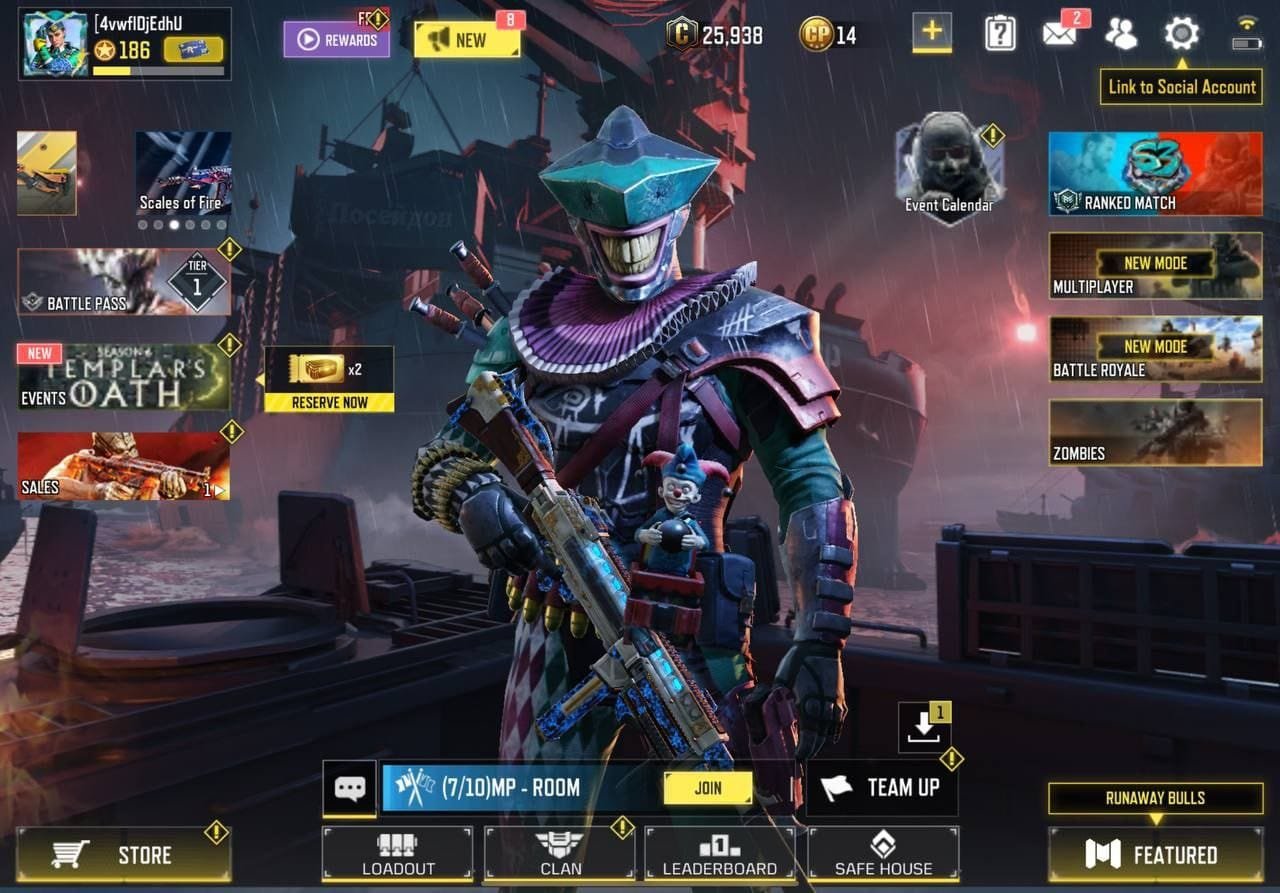This screenshot has width=1280, height=893.
Task: Open the Rewards button
Action: pyautogui.click(x=336, y=40)
